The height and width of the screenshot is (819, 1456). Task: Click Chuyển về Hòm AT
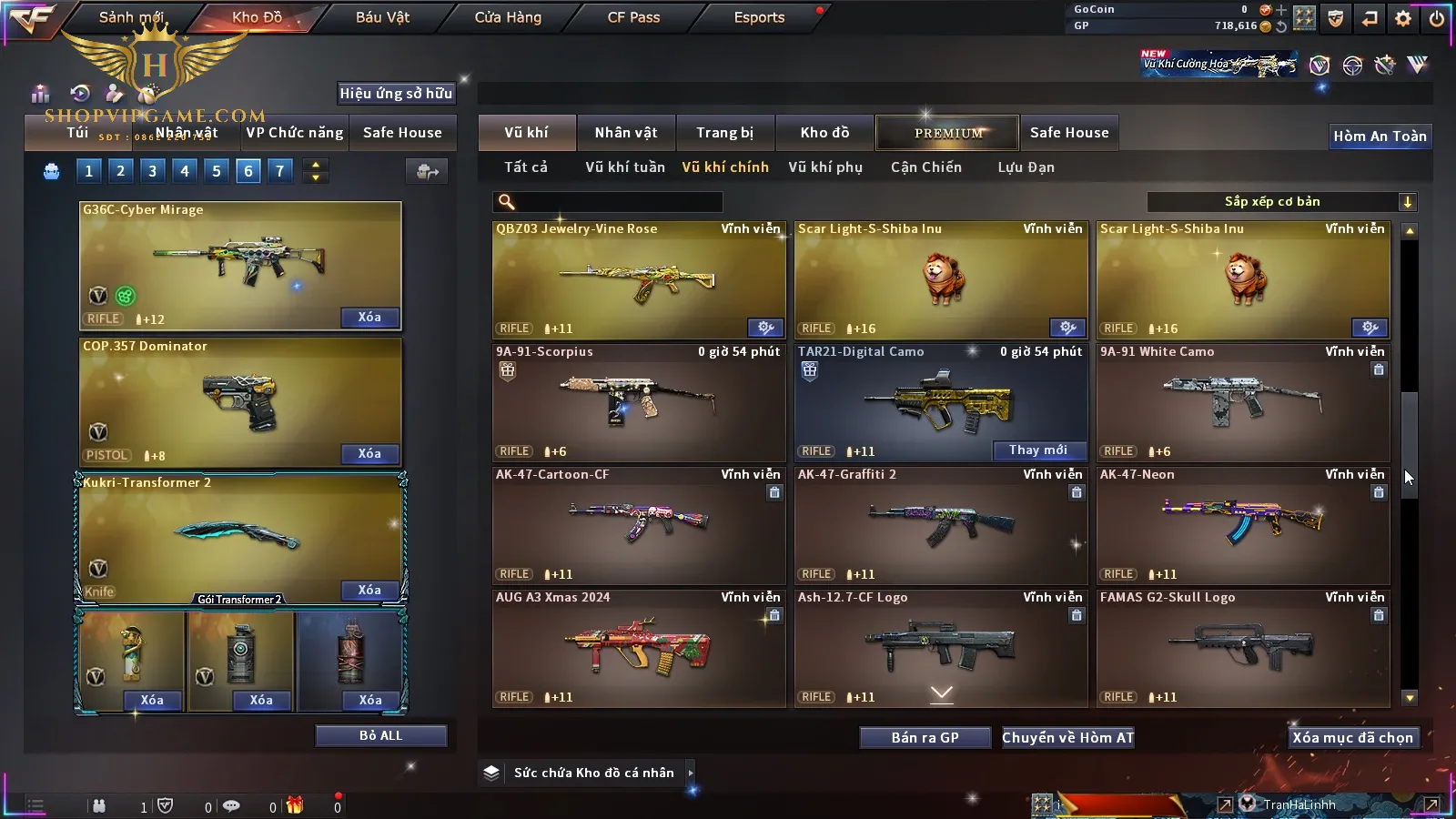[x=1067, y=738]
